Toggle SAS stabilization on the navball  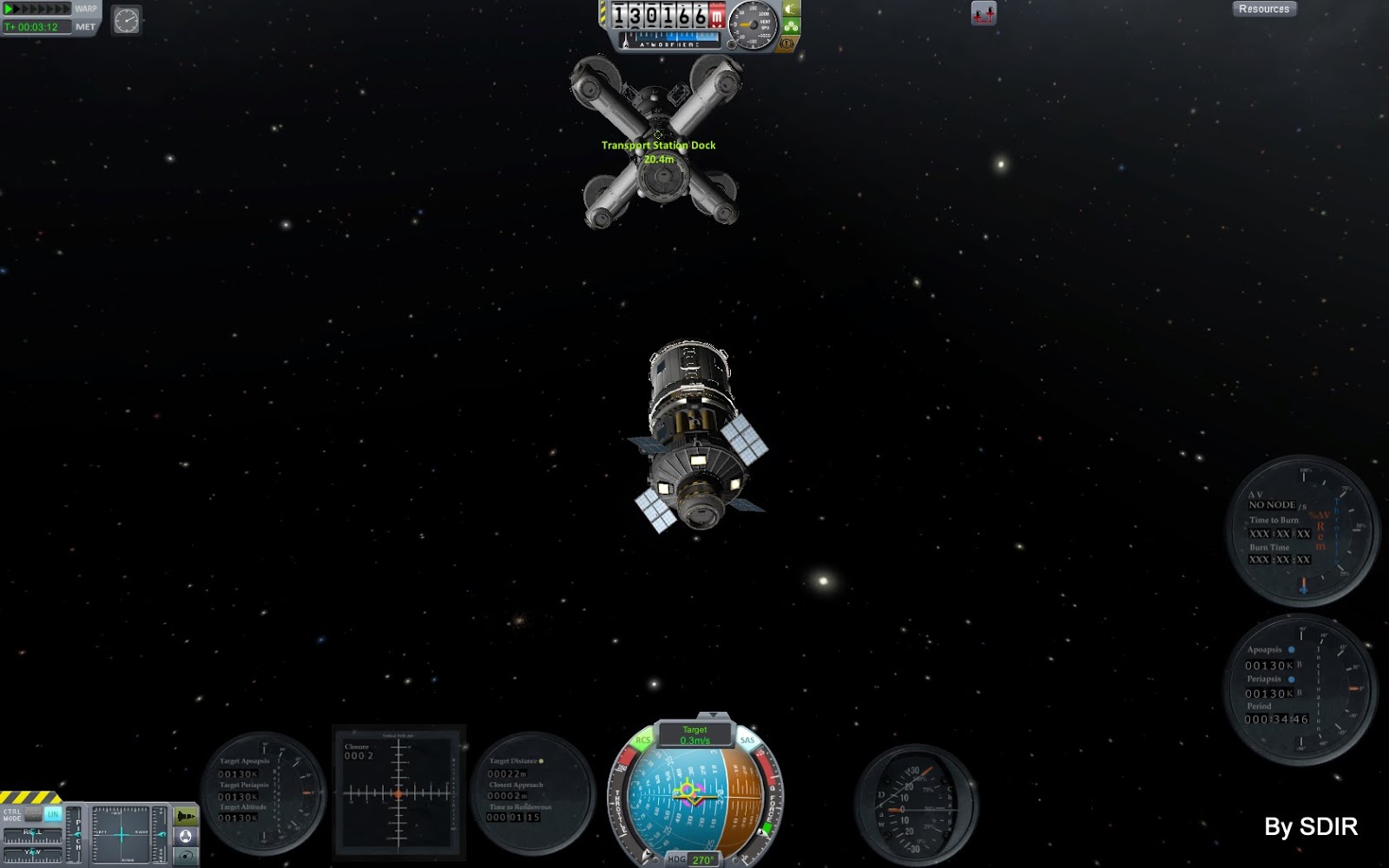pyautogui.click(x=747, y=740)
